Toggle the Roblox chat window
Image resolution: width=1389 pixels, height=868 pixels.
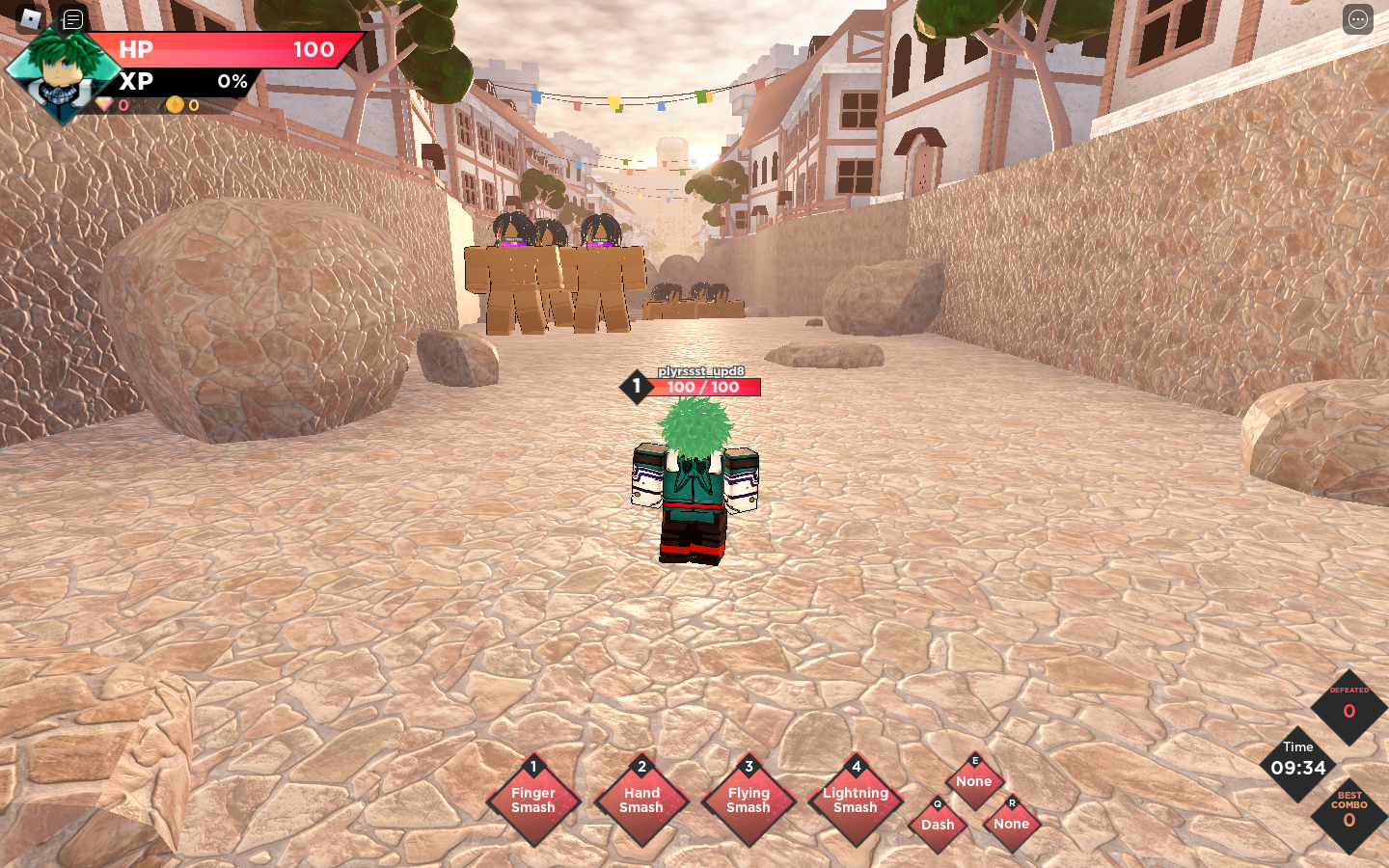click(72, 18)
